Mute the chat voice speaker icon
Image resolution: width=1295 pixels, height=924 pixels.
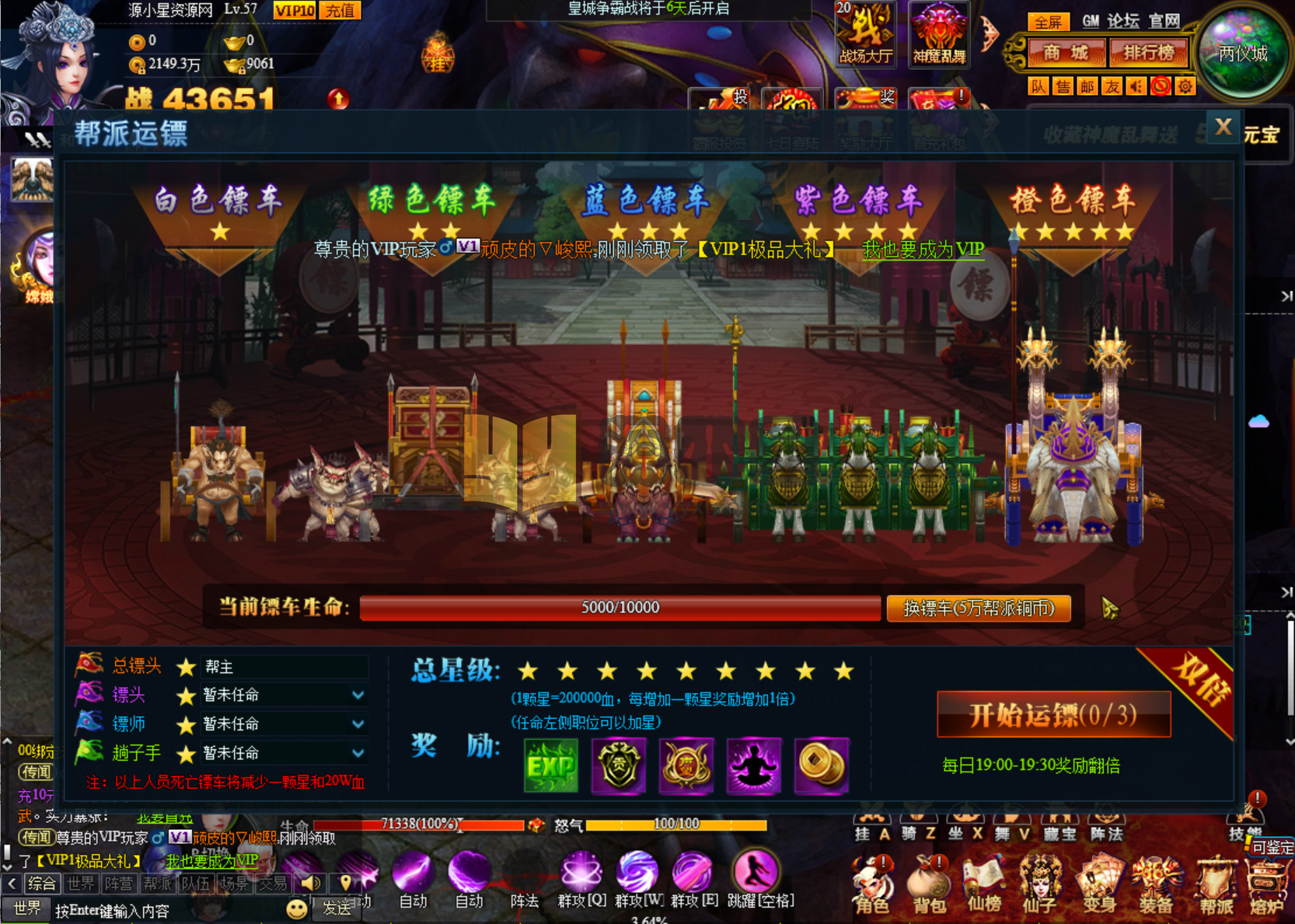tap(312, 882)
